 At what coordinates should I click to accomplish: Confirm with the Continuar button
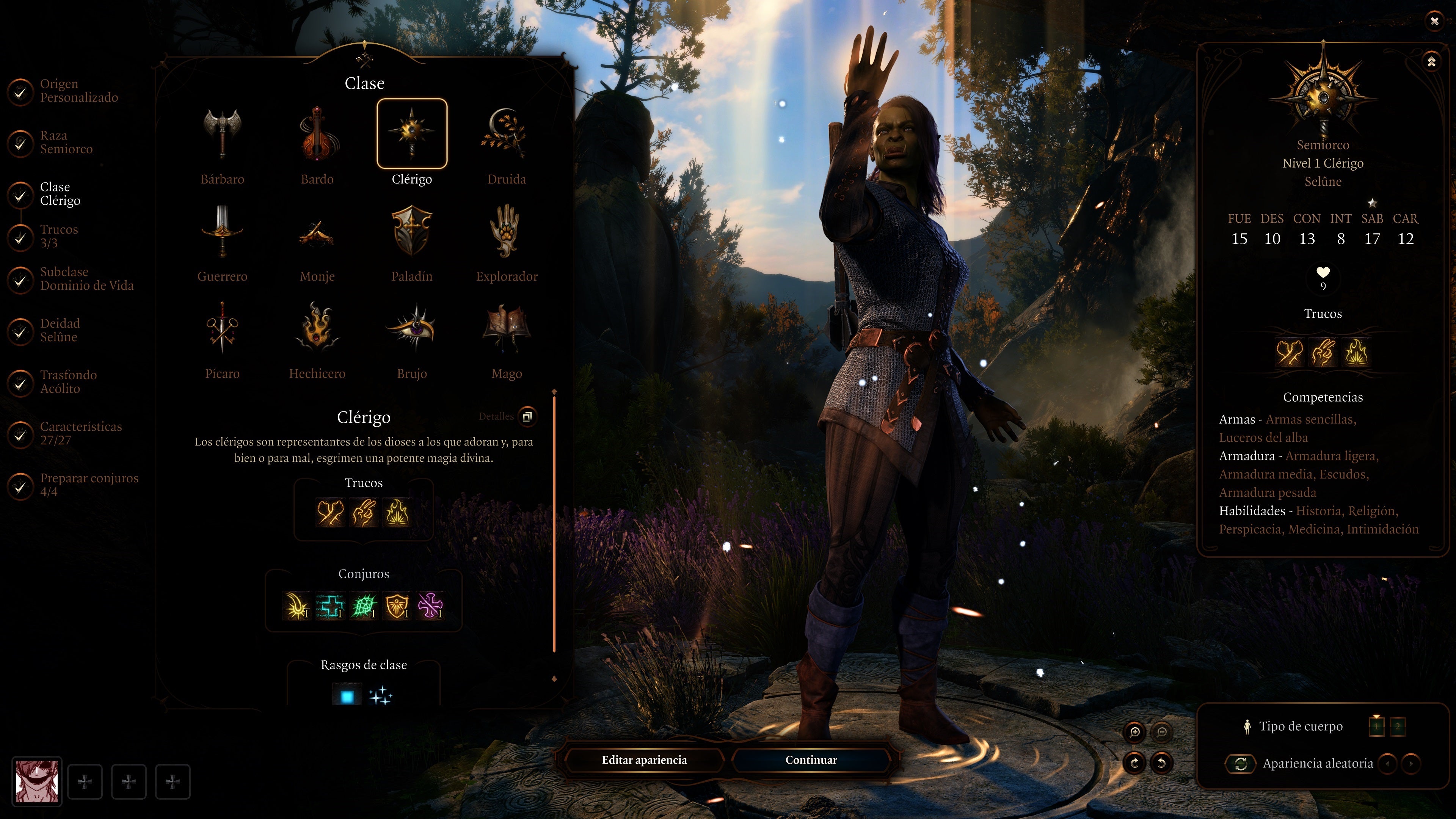[811, 760]
